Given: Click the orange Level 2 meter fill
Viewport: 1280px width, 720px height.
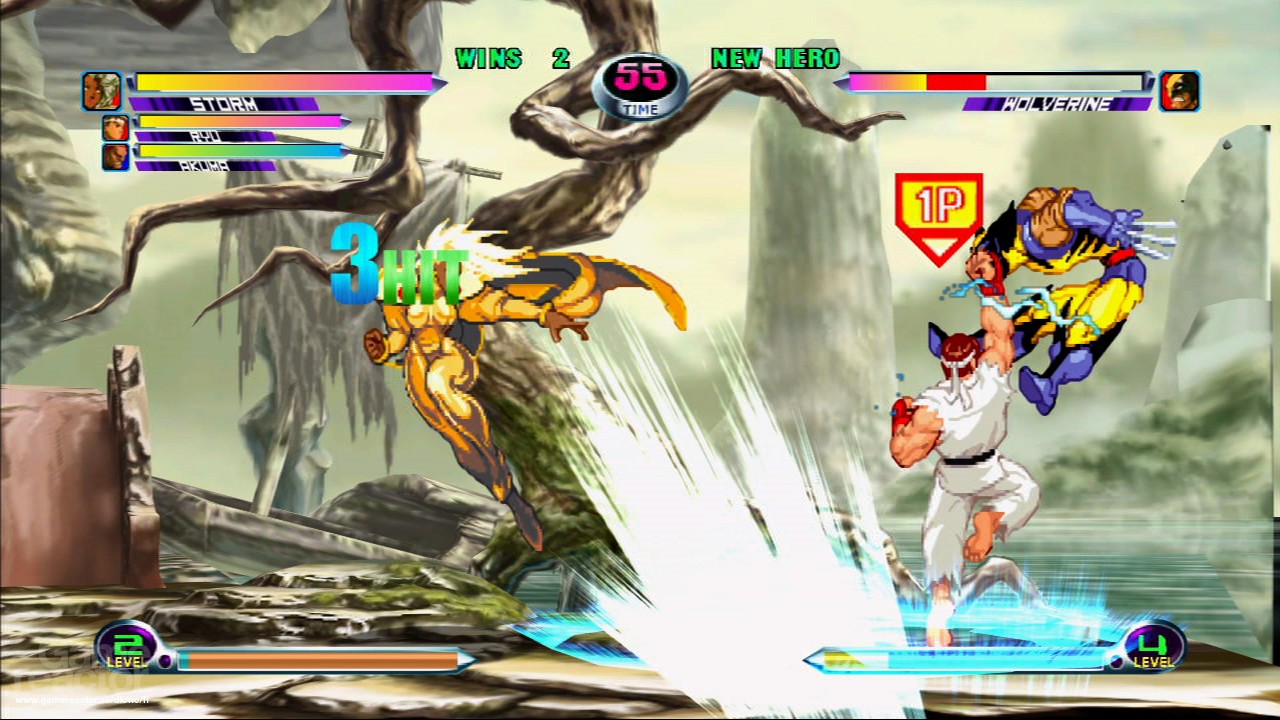Looking at the screenshot, I should pyautogui.click(x=320, y=660).
